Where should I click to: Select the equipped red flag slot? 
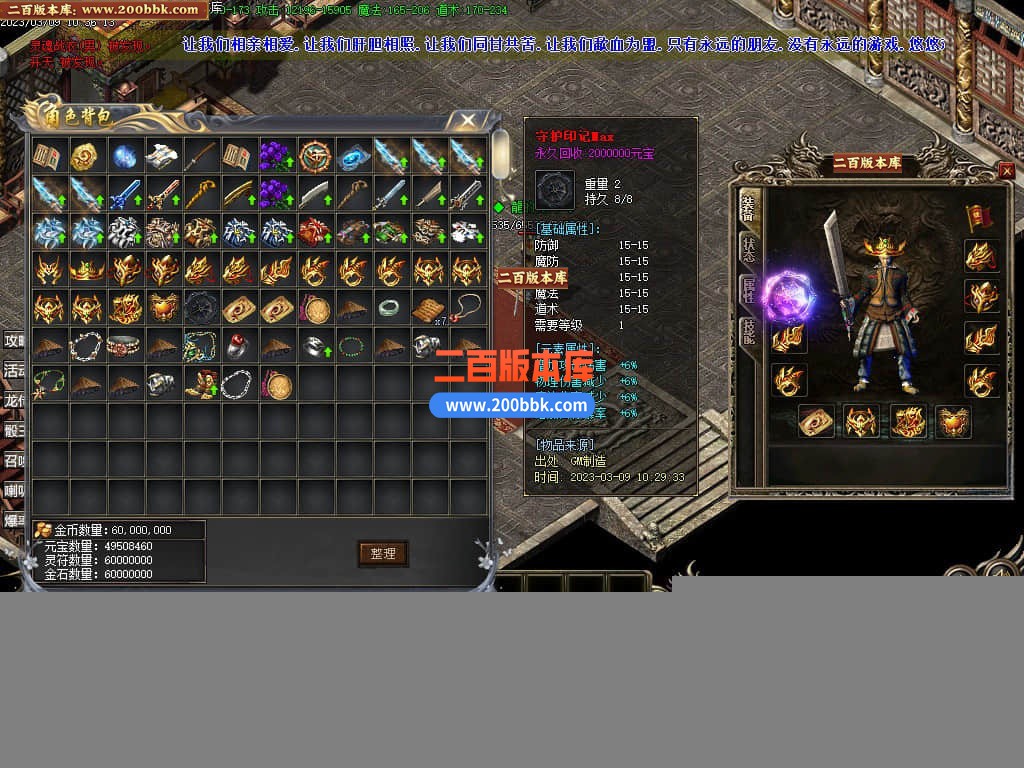[979, 215]
